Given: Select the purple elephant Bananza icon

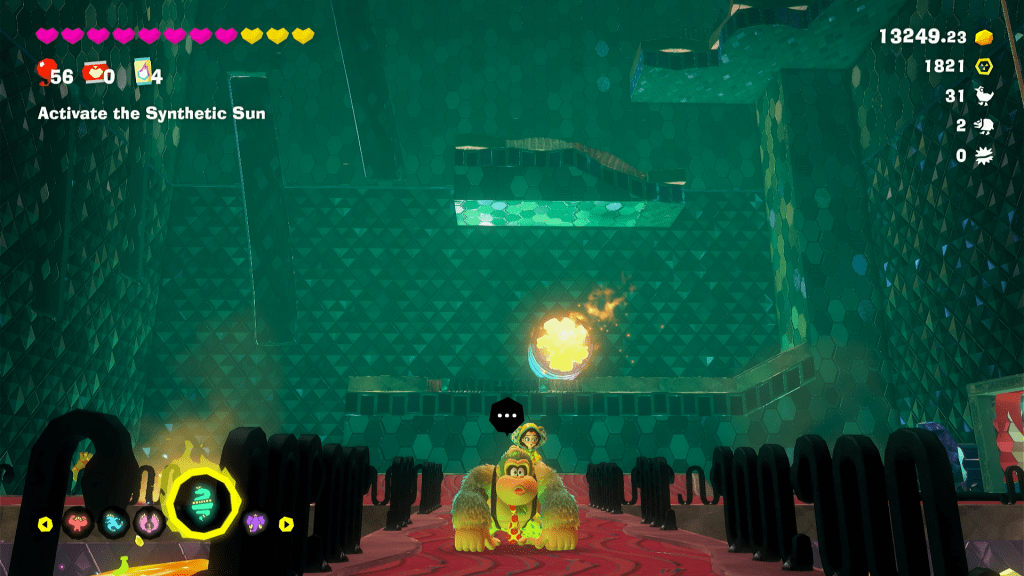Looking at the screenshot, I should (256, 522).
